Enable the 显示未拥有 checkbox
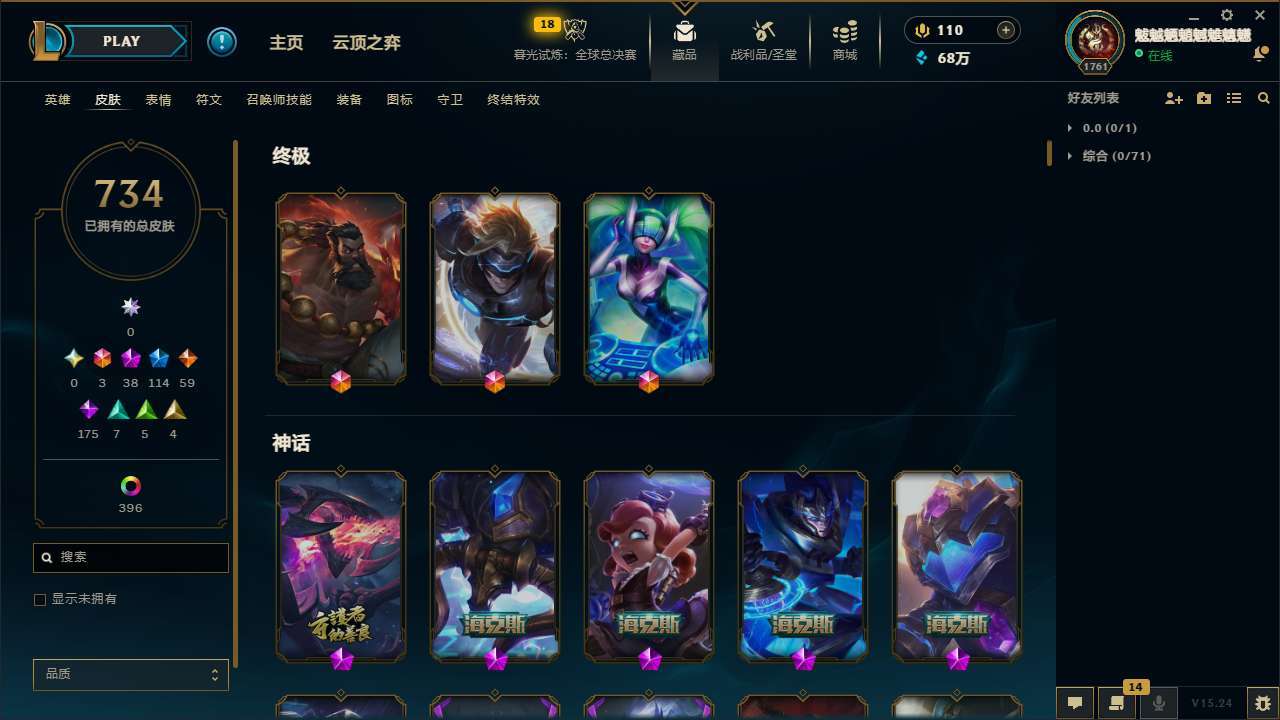This screenshot has width=1280, height=720. [40, 599]
